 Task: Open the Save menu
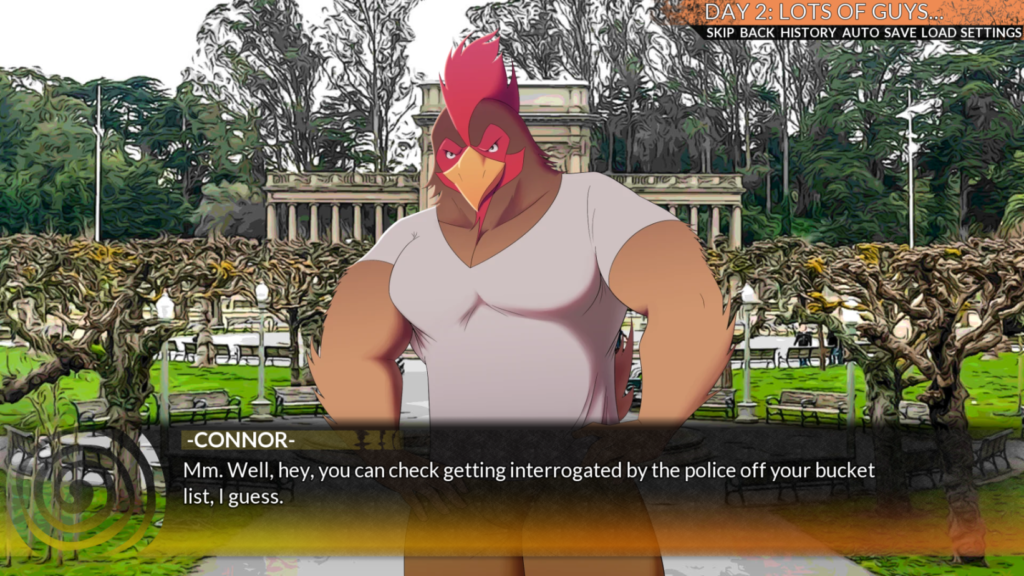(901, 33)
